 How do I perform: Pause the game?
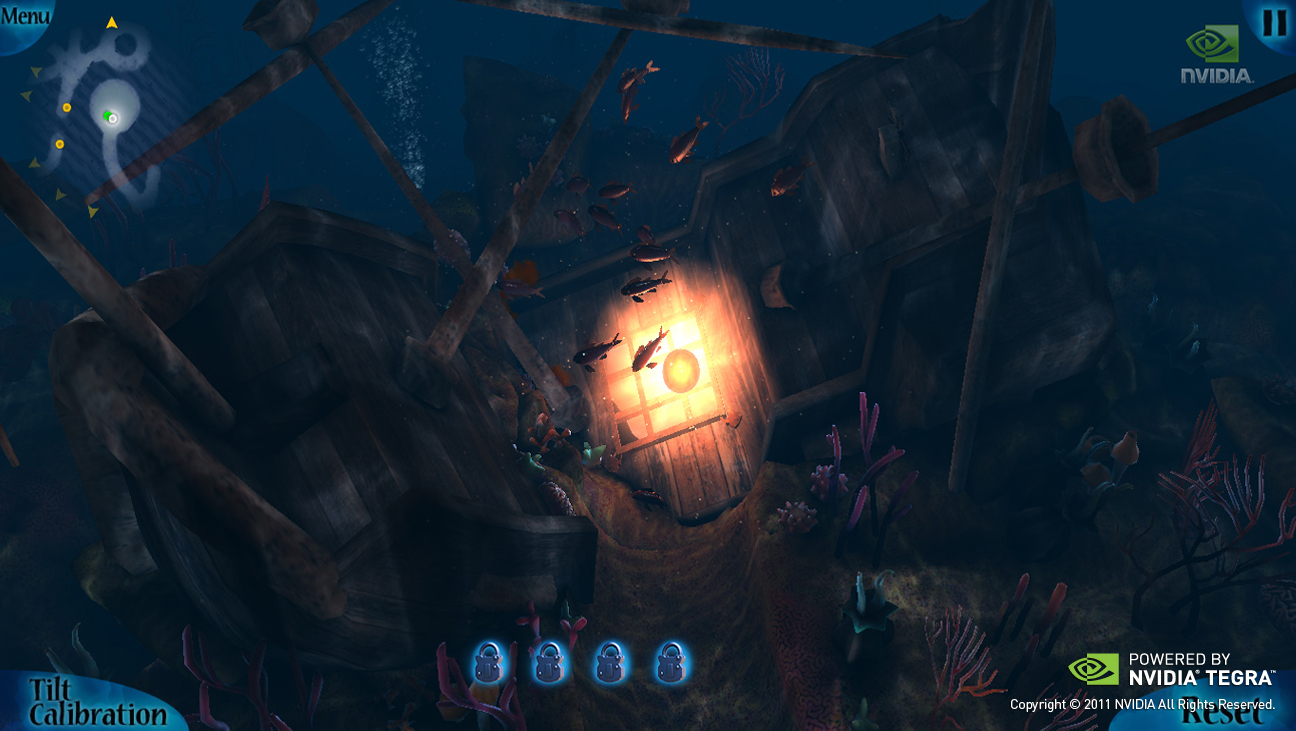click(x=1274, y=22)
